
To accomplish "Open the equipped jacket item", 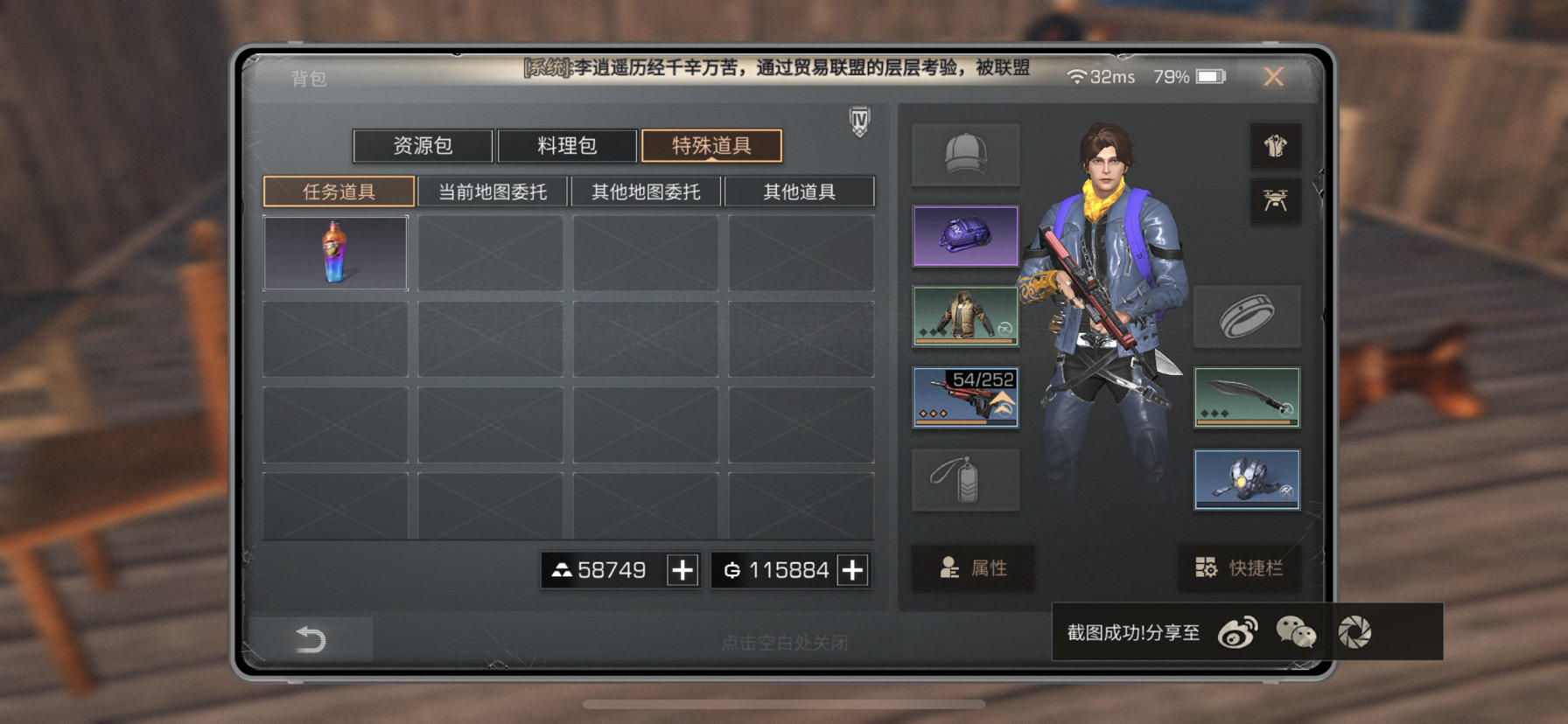I will [x=965, y=317].
